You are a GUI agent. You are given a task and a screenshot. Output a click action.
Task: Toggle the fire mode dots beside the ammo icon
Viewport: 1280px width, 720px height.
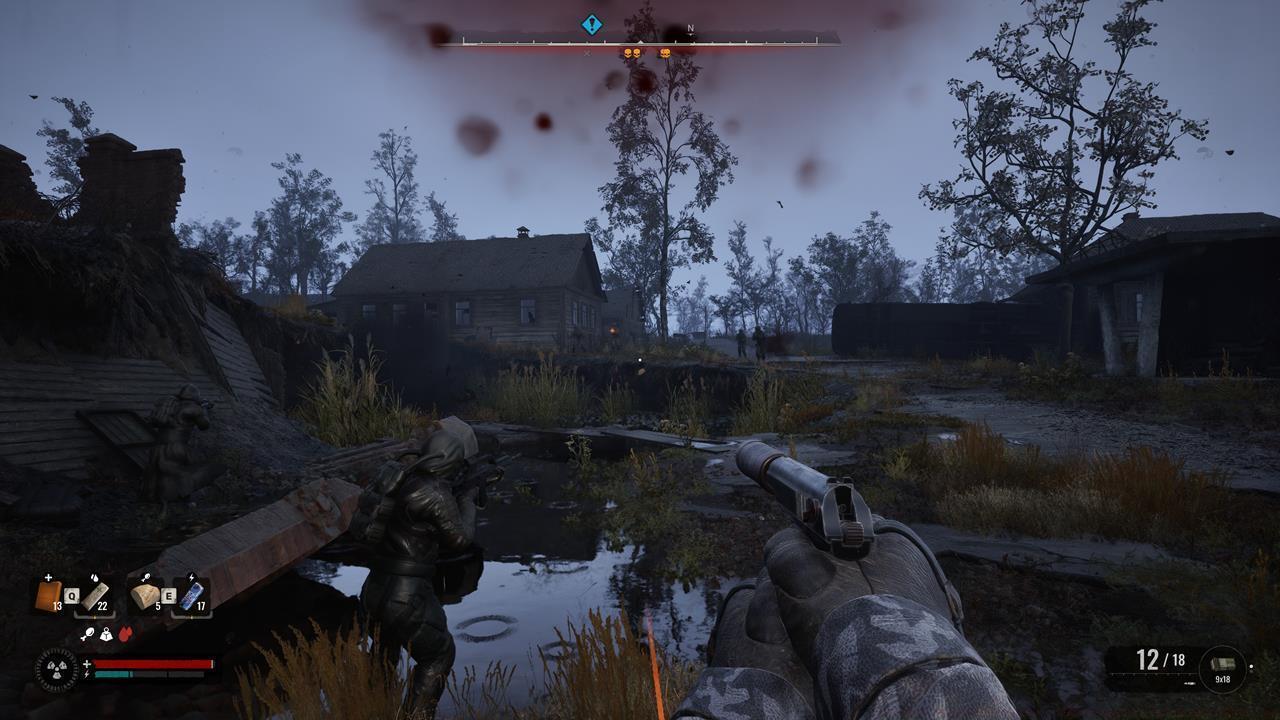(x=1251, y=668)
